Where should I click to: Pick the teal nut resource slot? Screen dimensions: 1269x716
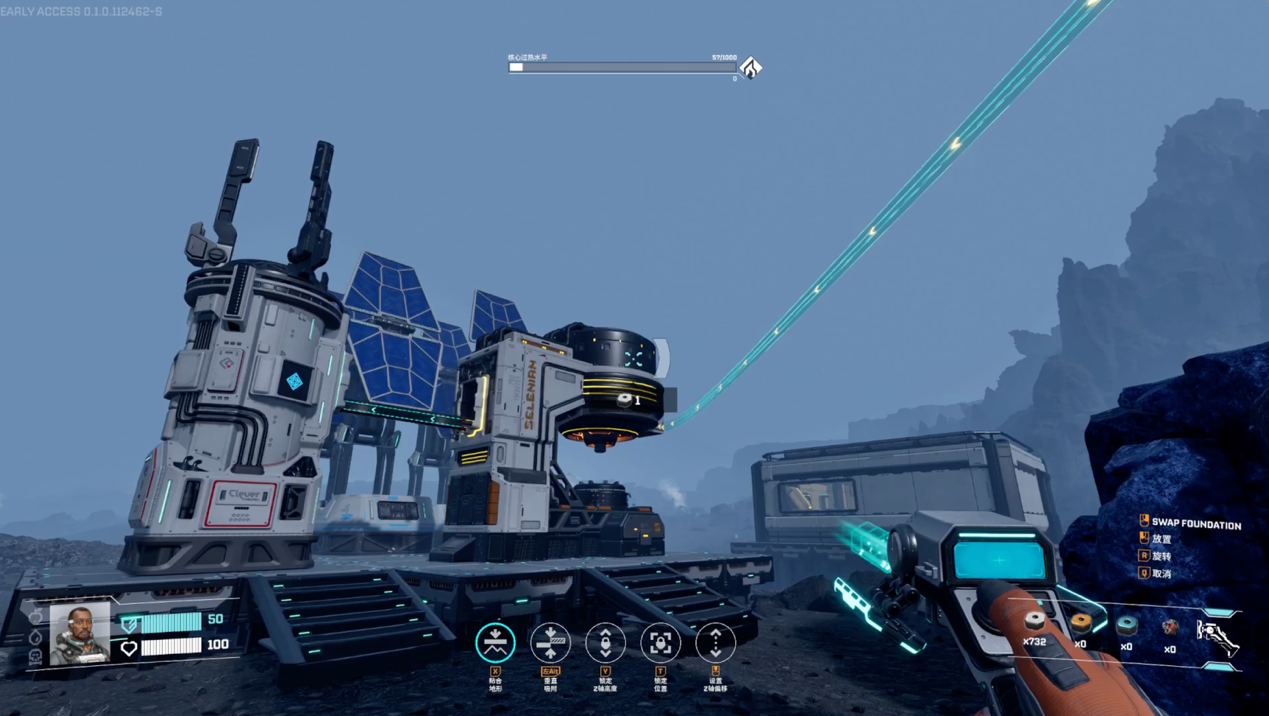click(x=1127, y=626)
